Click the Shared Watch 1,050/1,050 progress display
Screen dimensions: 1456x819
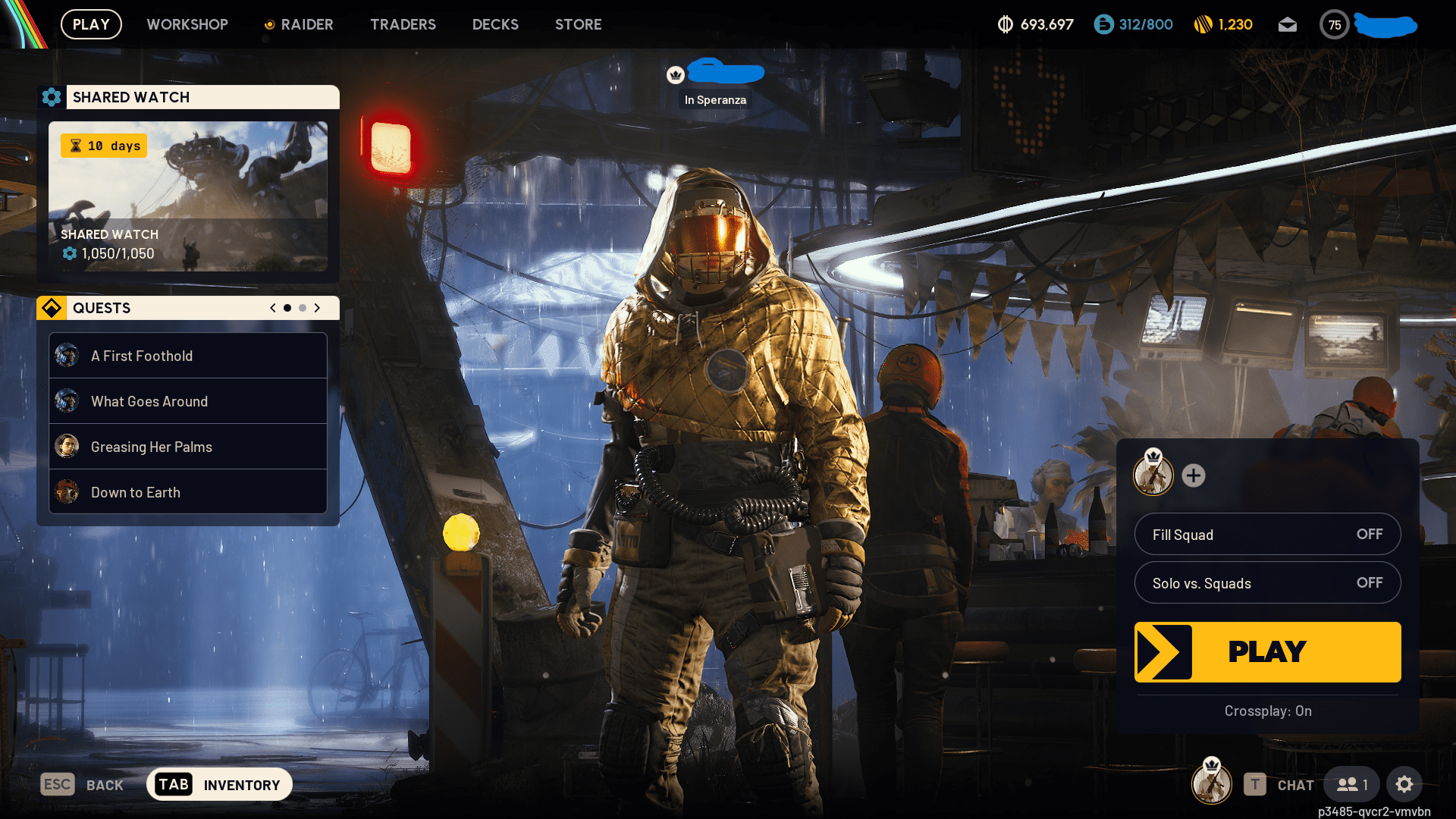[116, 254]
